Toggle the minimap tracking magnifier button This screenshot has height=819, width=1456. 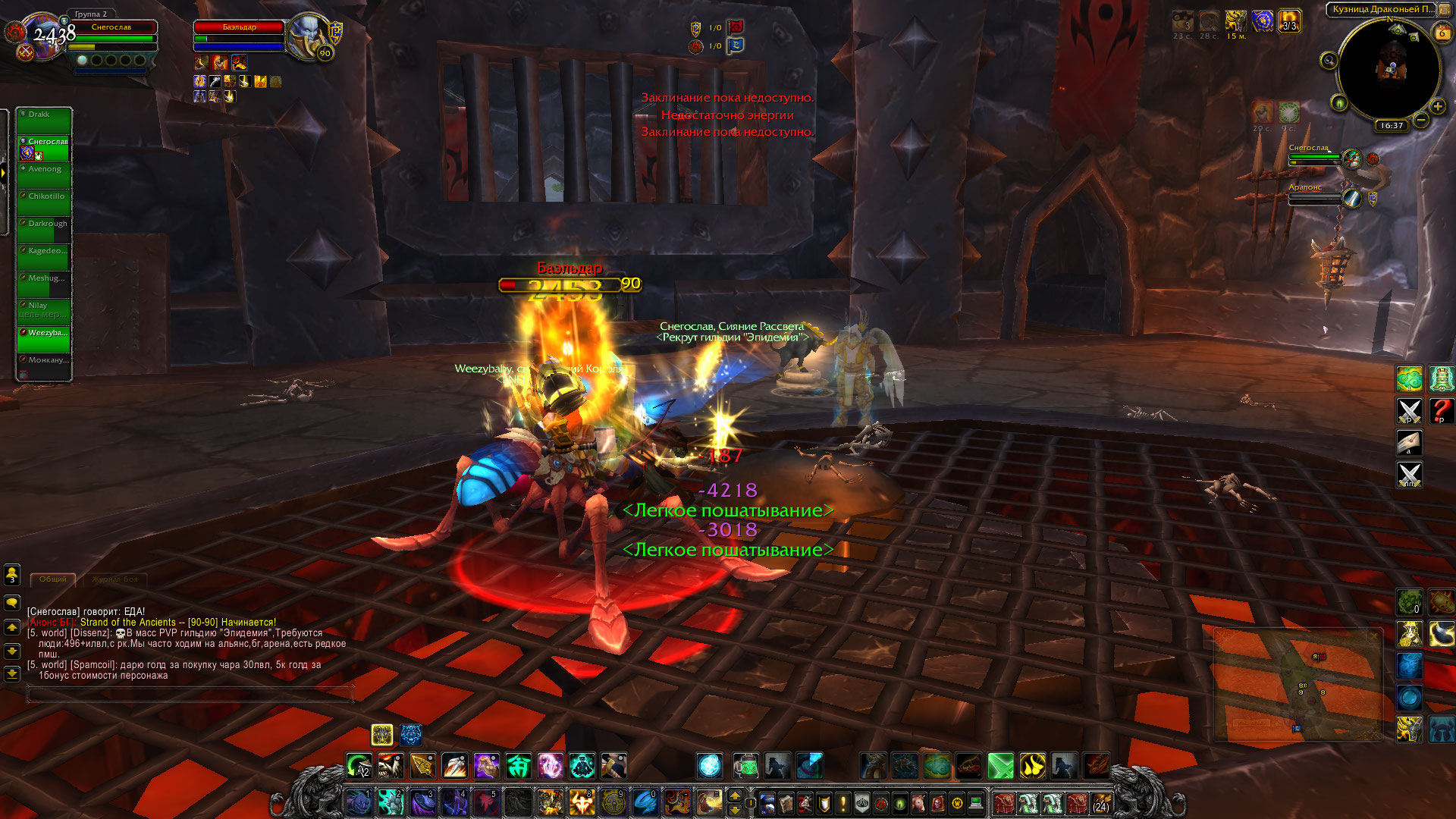[x=1329, y=61]
